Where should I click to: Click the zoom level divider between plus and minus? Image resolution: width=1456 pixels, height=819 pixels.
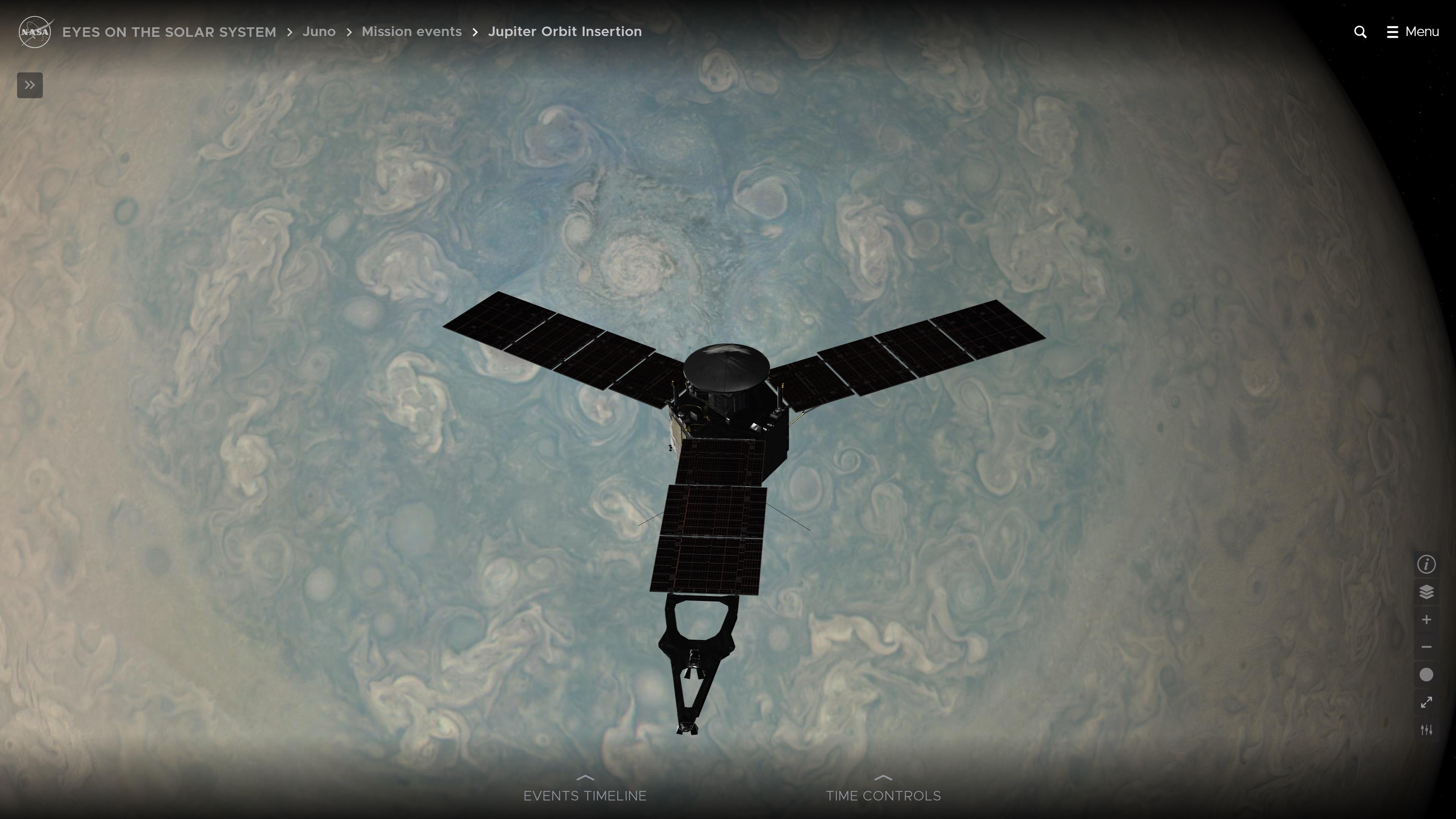click(1426, 633)
